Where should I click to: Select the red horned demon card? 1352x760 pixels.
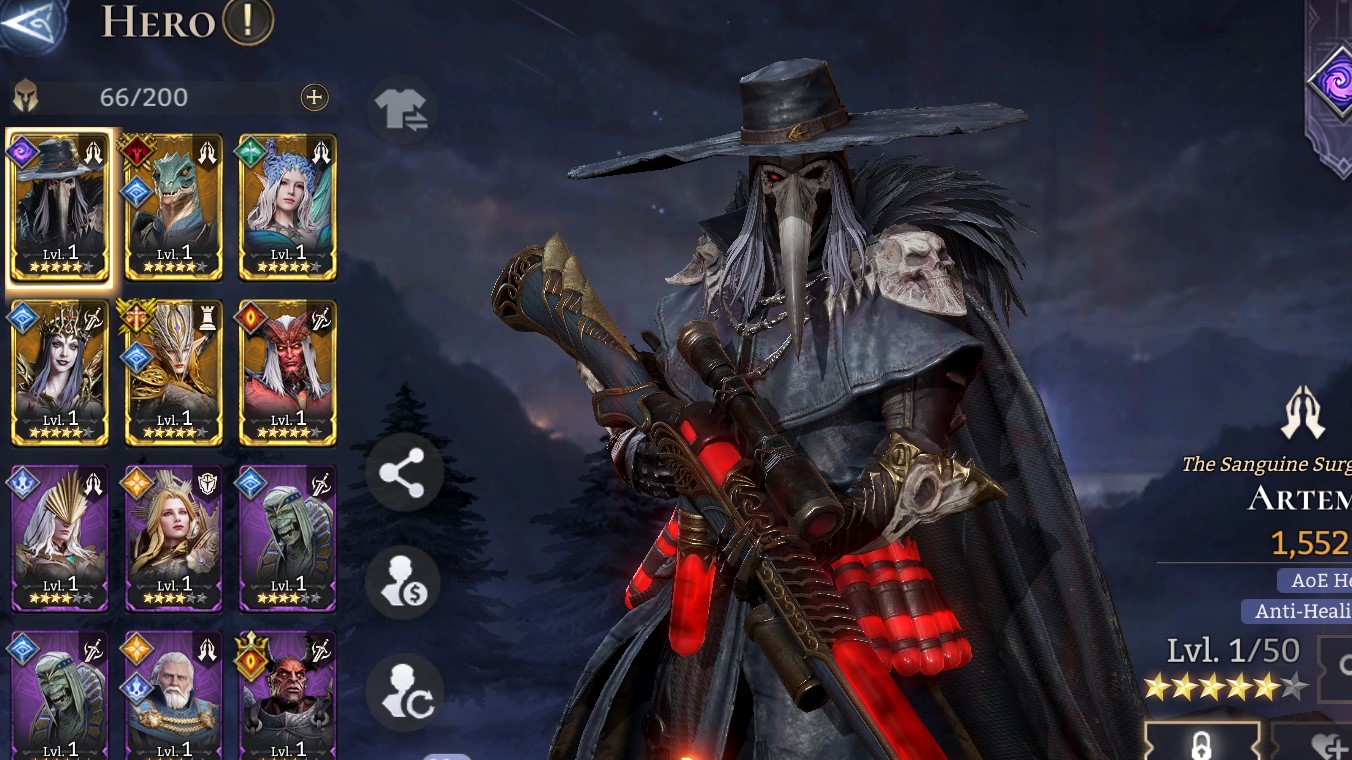288,373
